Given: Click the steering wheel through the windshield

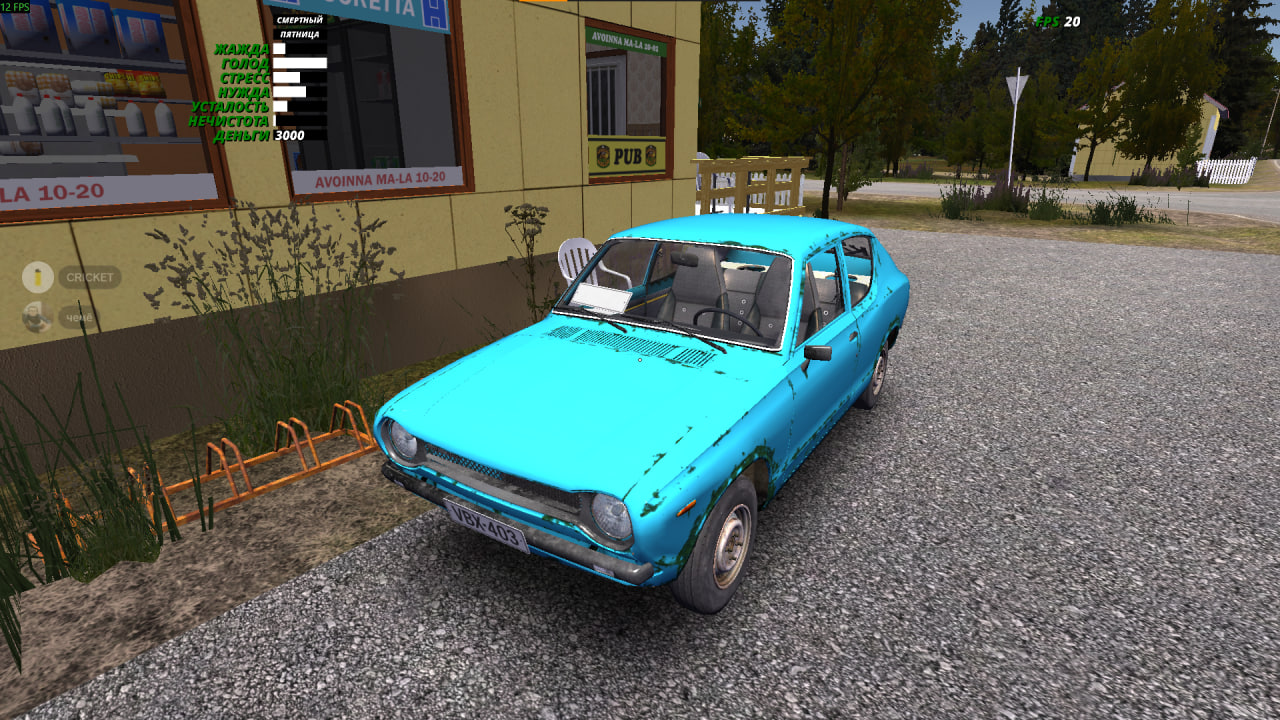Looking at the screenshot, I should coord(725,320).
